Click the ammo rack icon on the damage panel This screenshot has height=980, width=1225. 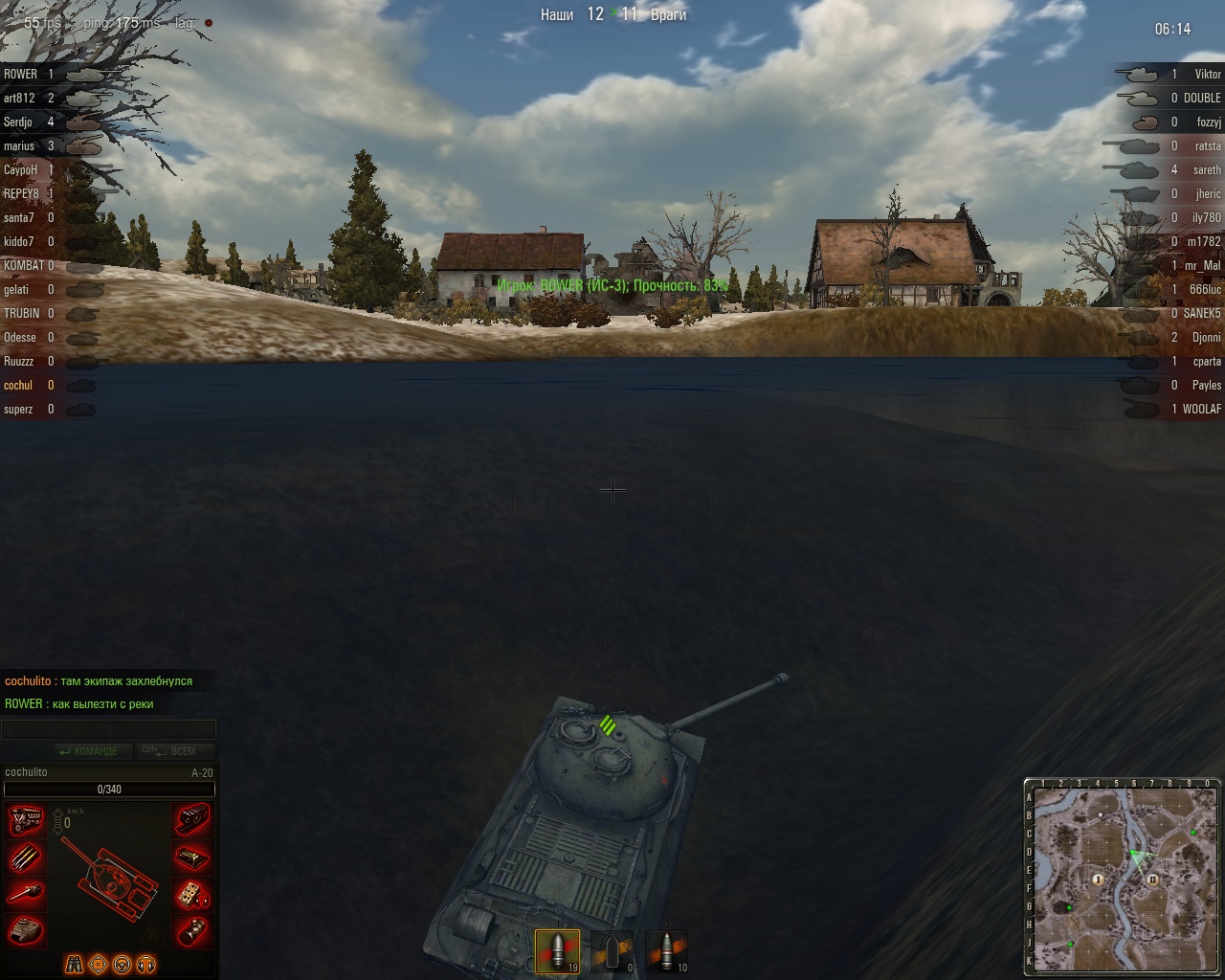coord(27,858)
